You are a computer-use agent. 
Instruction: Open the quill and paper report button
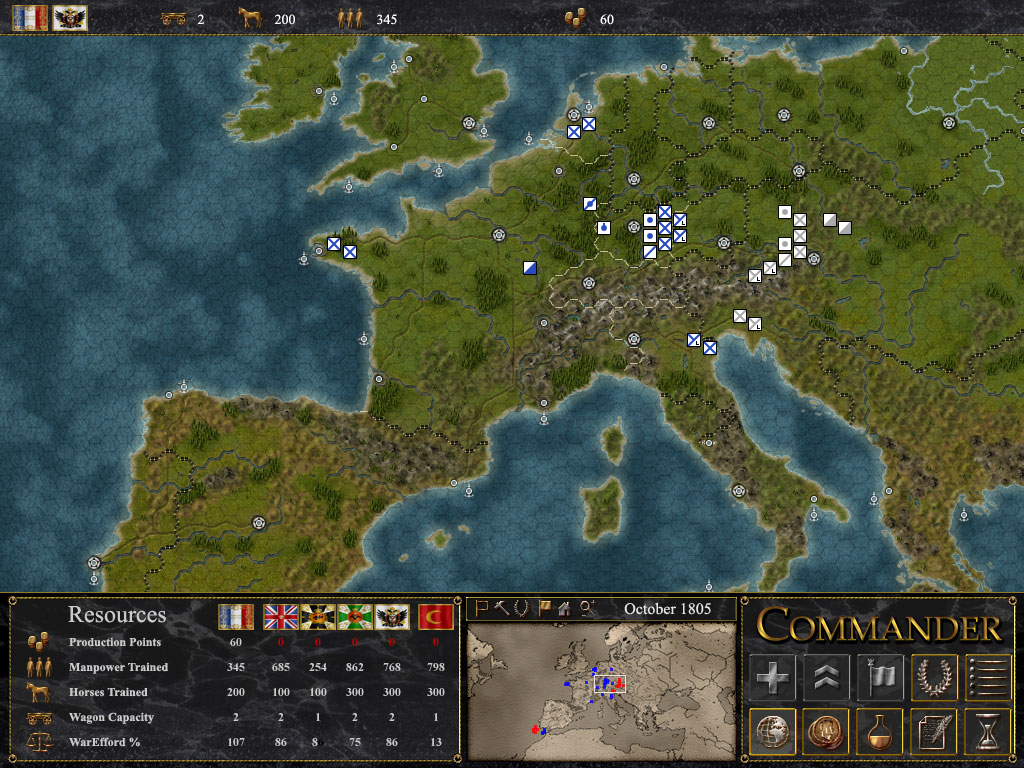934,731
